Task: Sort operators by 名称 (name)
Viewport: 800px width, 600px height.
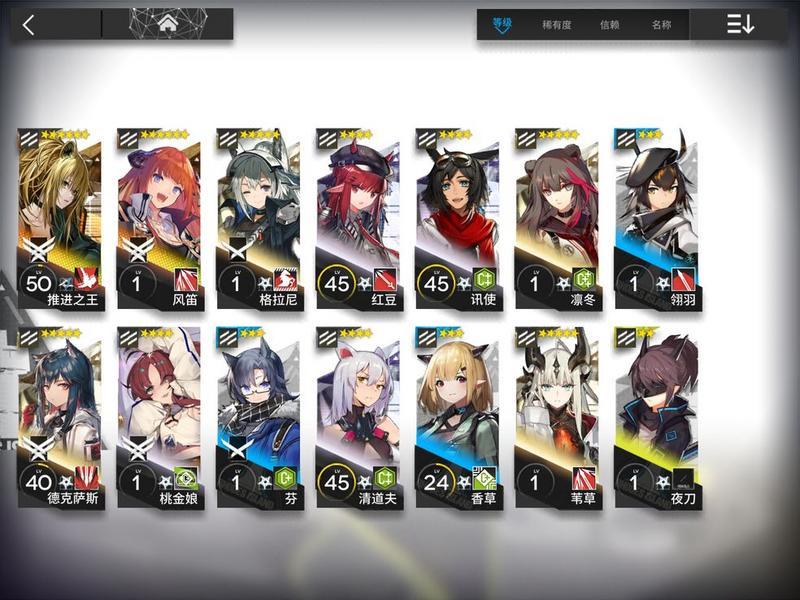Action: 661,25
